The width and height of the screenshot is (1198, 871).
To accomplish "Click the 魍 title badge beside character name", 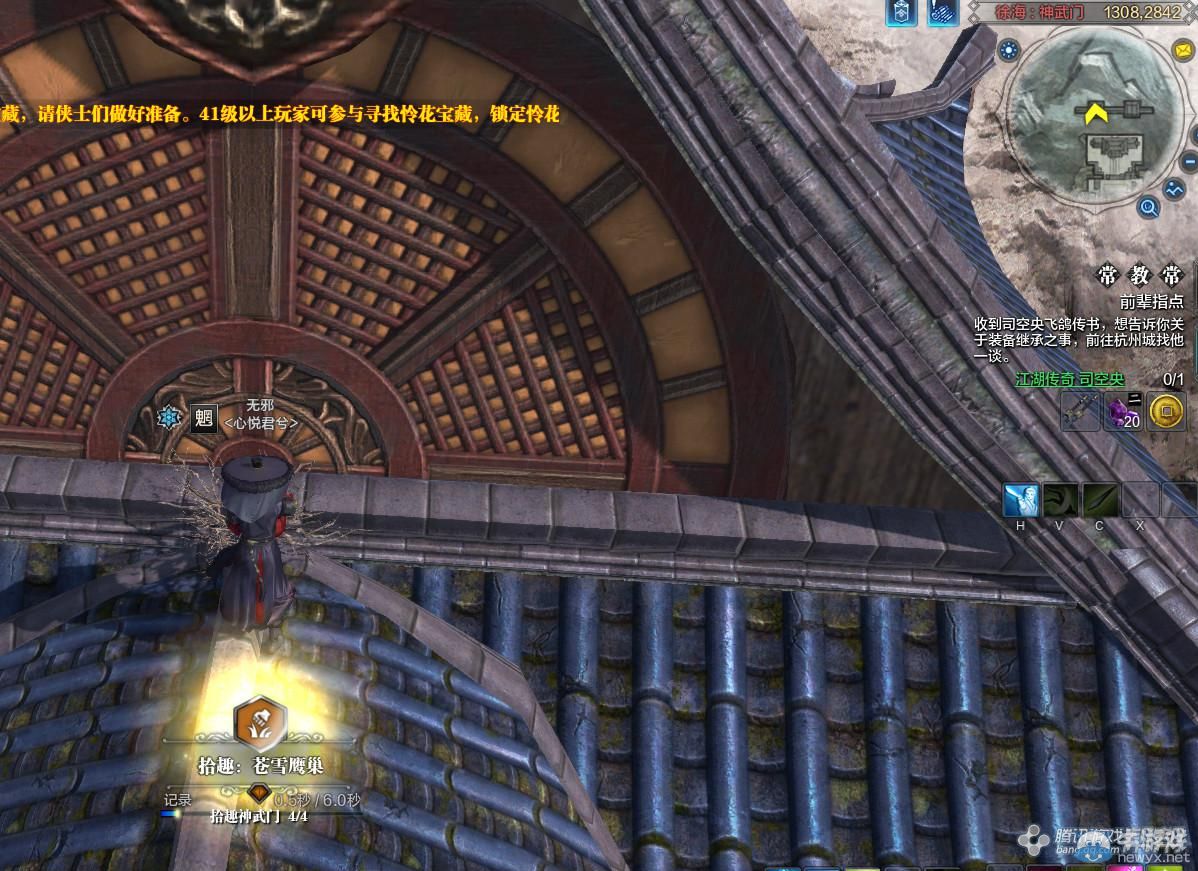I will tap(204, 417).
